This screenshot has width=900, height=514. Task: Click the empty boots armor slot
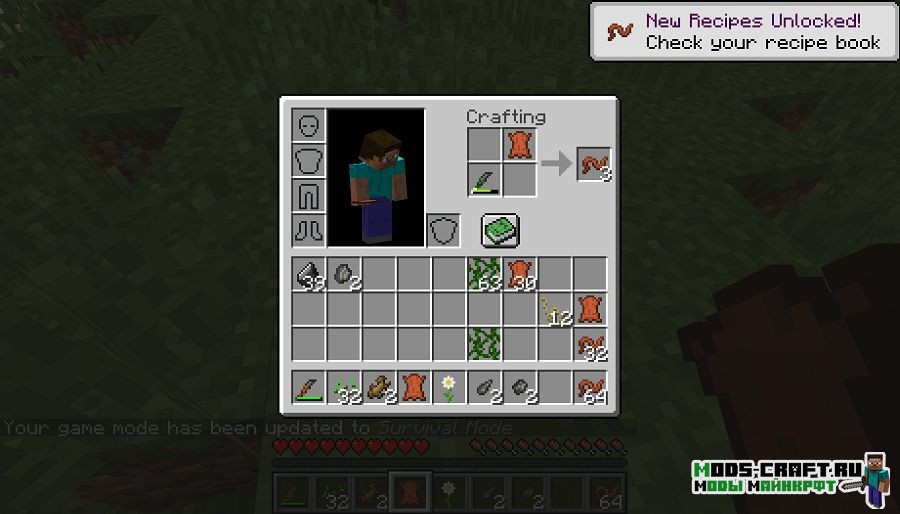309,231
